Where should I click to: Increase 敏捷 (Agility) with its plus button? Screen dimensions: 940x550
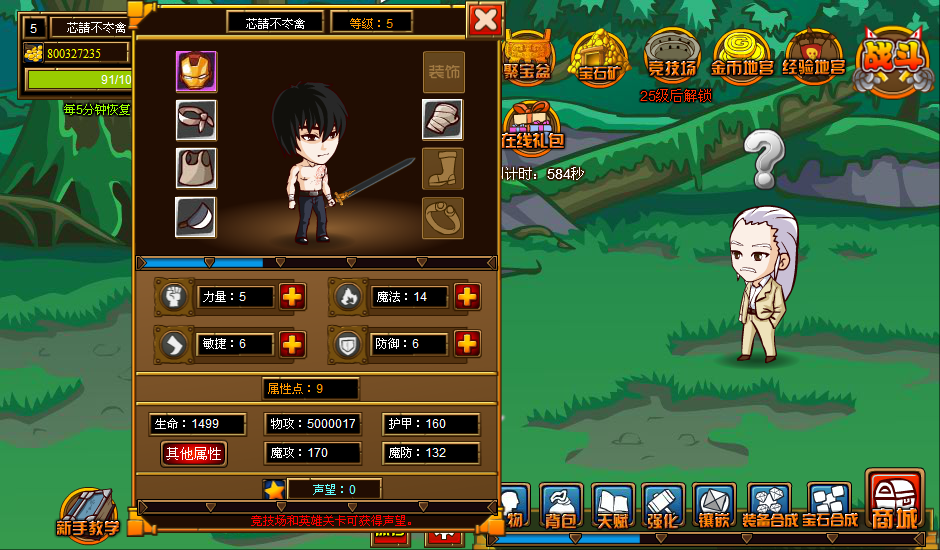click(292, 344)
